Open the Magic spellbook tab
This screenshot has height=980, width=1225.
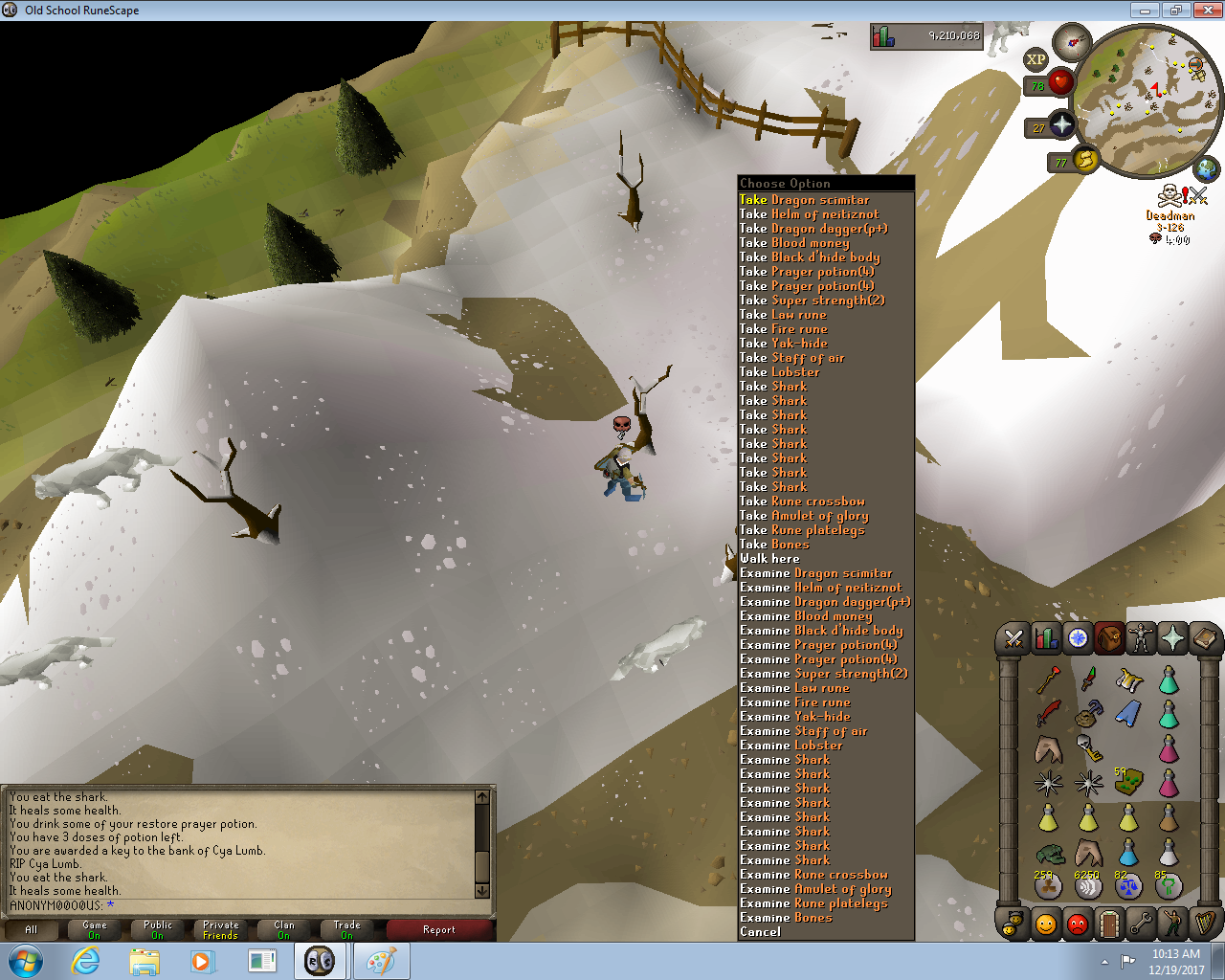pyautogui.click(x=1205, y=638)
